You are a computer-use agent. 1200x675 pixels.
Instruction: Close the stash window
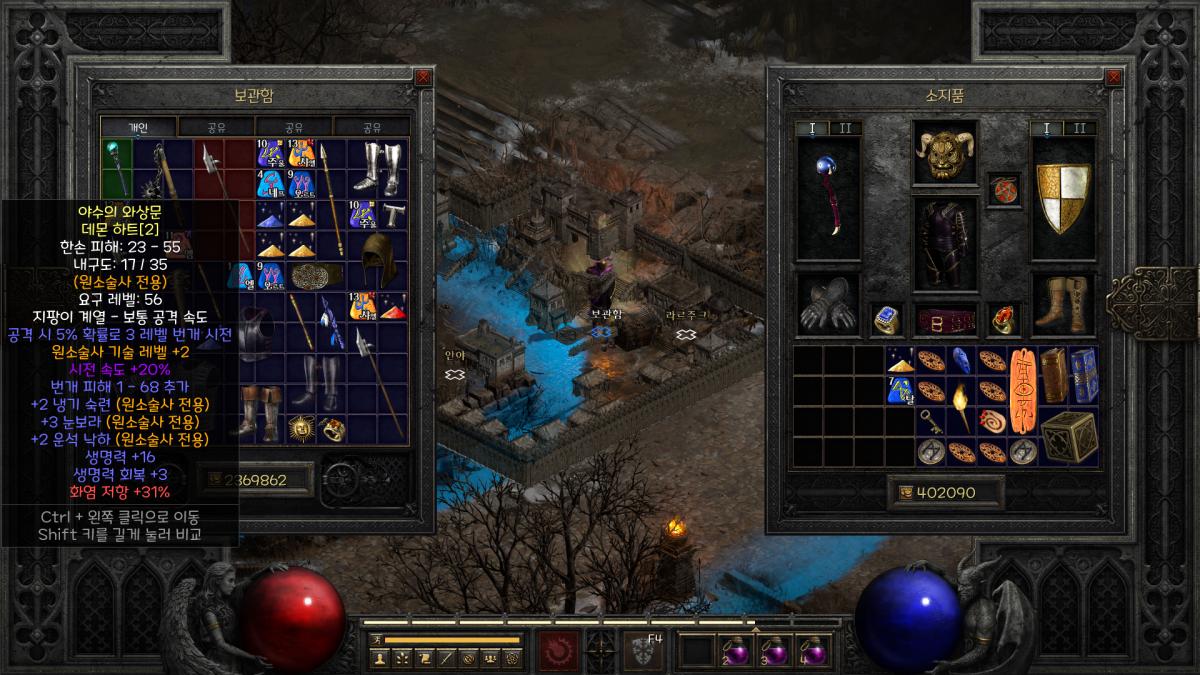coord(423,76)
